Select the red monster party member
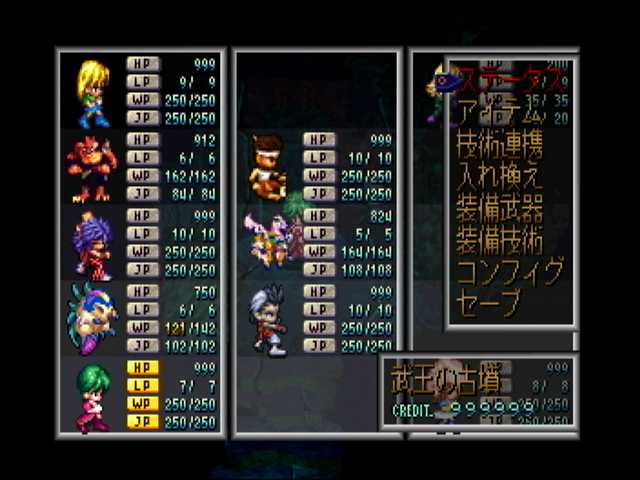Screen dimensions: 640x480 click(92, 170)
